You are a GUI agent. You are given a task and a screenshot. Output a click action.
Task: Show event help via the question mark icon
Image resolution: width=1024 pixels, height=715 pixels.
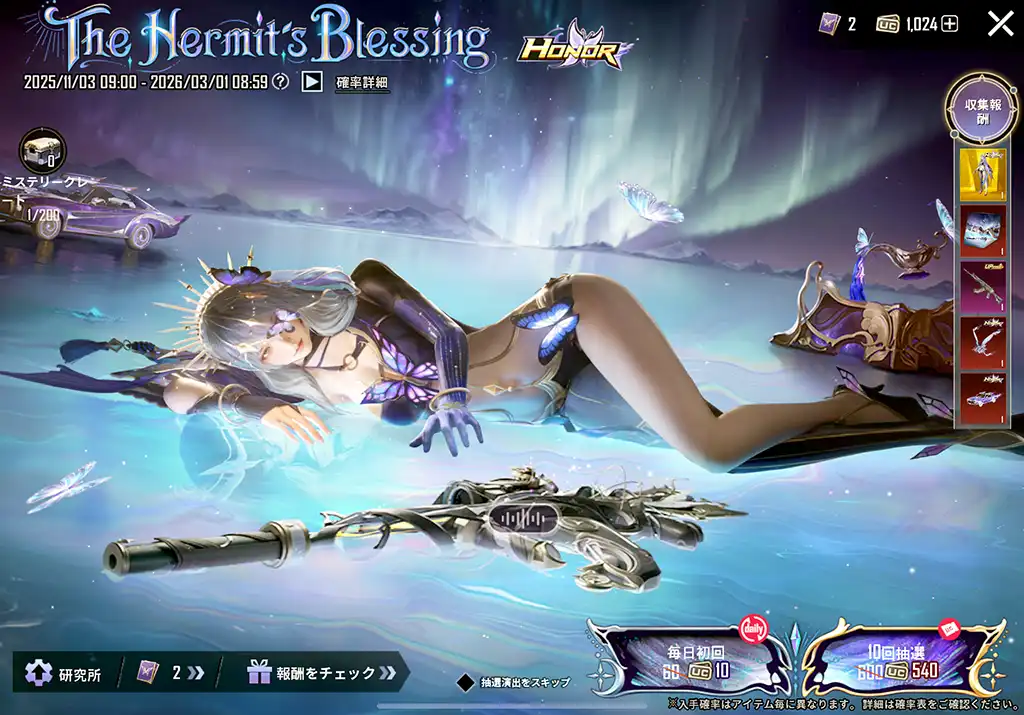pos(281,82)
